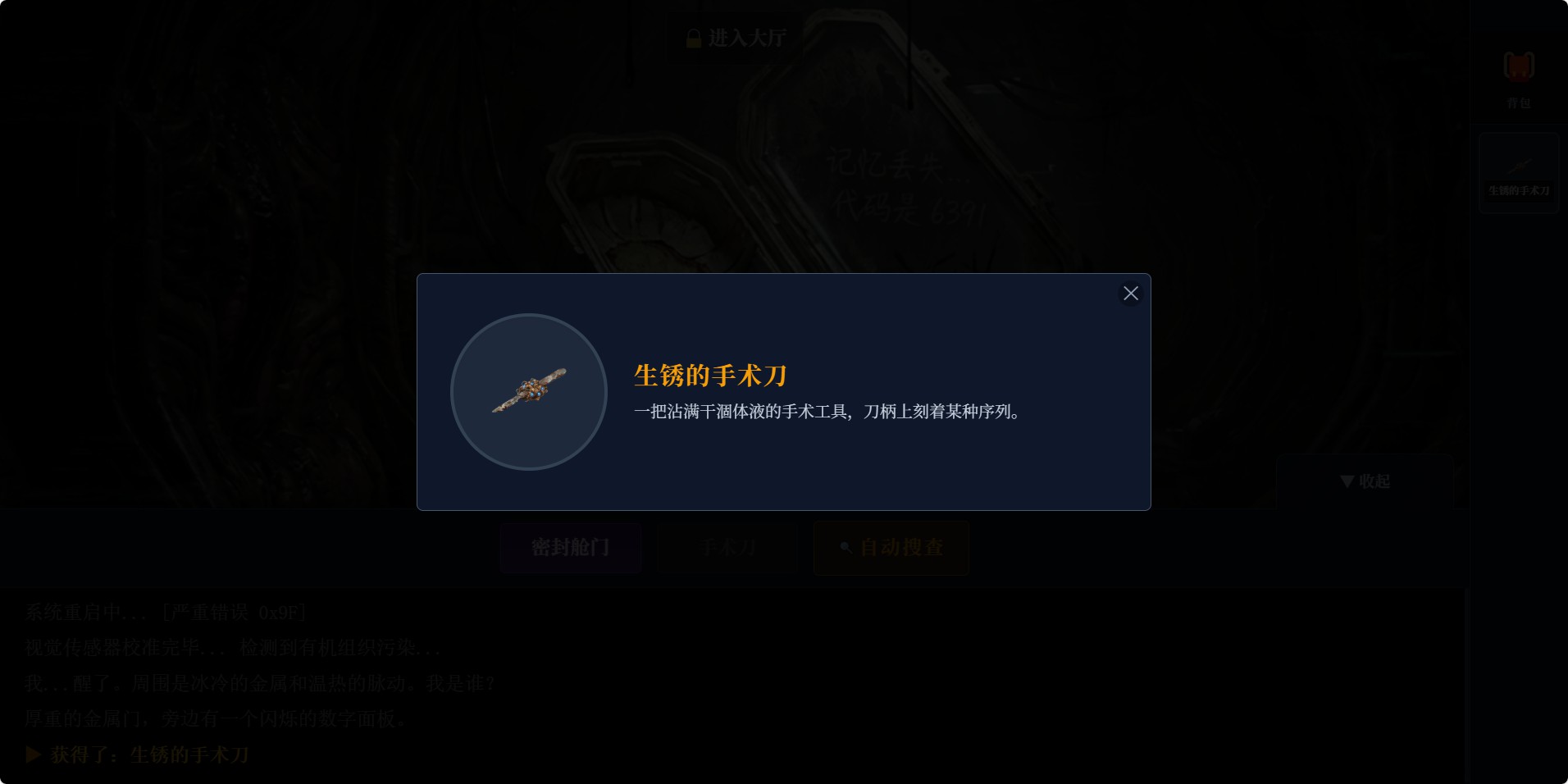Collapse the log panel via ▼收起
The height and width of the screenshot is (784, 1568).
(x=1364, y=482)
